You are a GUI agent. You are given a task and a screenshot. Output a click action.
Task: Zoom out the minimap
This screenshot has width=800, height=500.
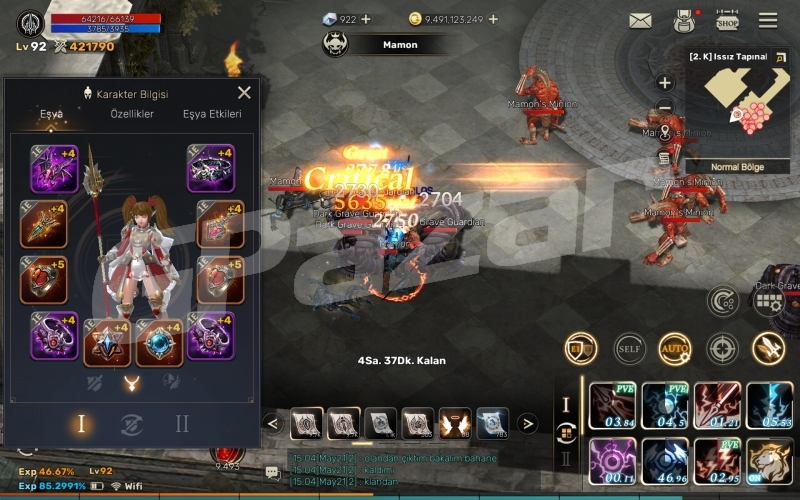(x=664, y=108)
